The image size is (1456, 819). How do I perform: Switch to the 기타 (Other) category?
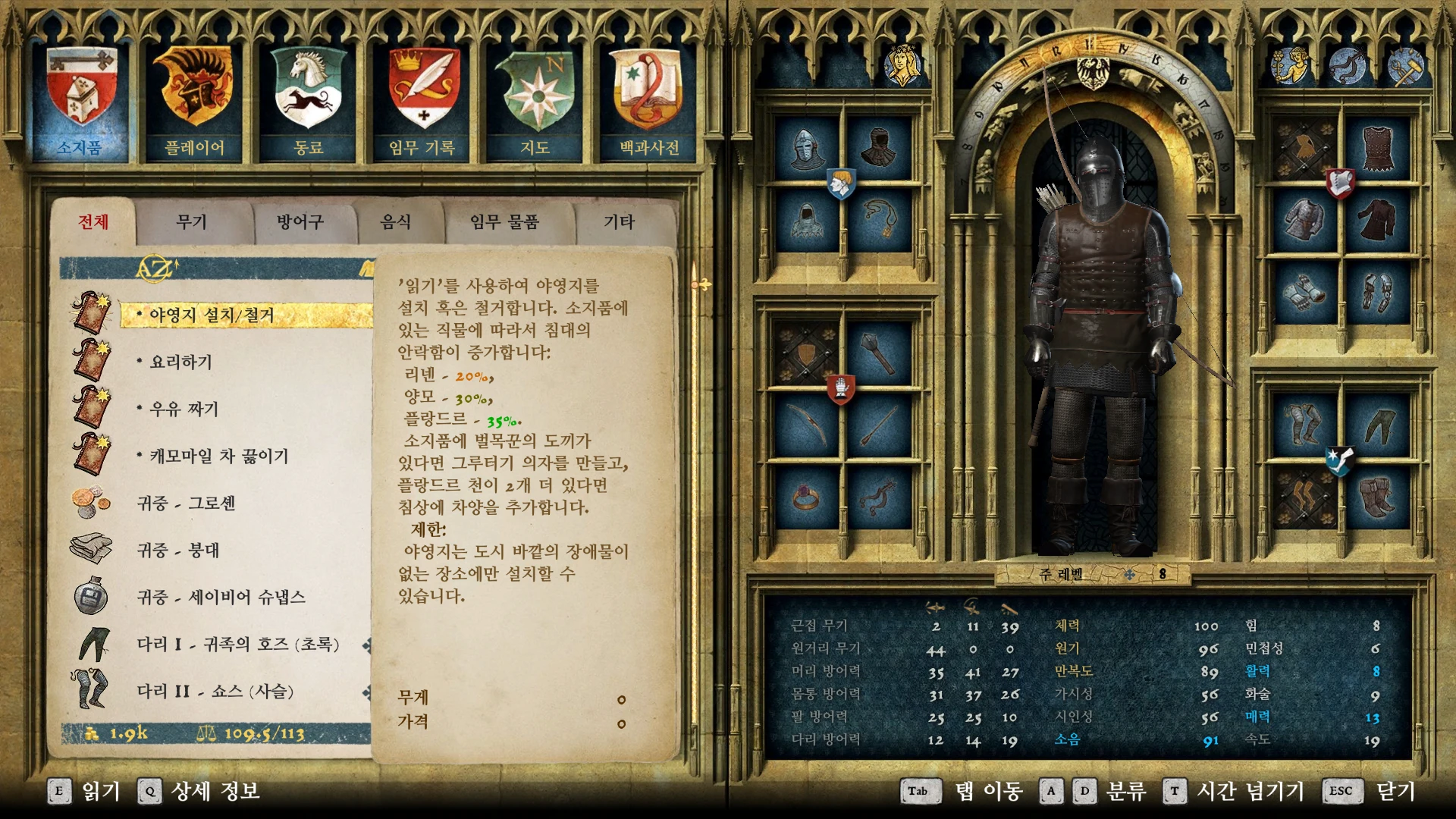pyautogui.click(x=619, y=222)
